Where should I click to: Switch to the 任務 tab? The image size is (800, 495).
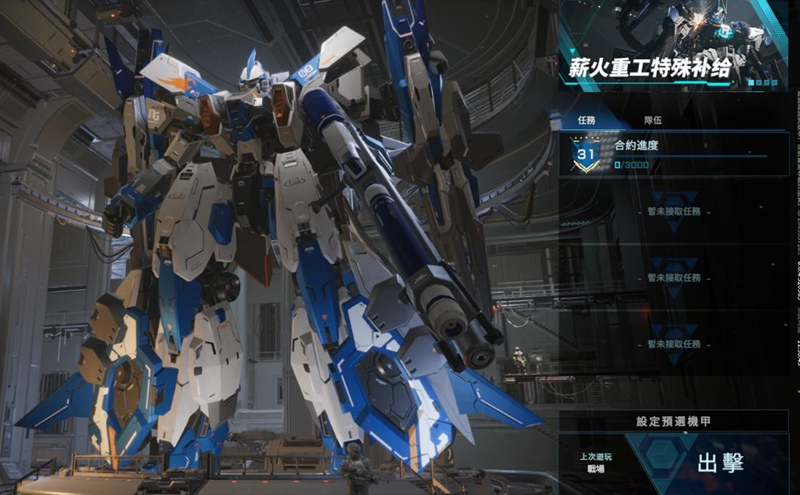click(x=587, y=120)
